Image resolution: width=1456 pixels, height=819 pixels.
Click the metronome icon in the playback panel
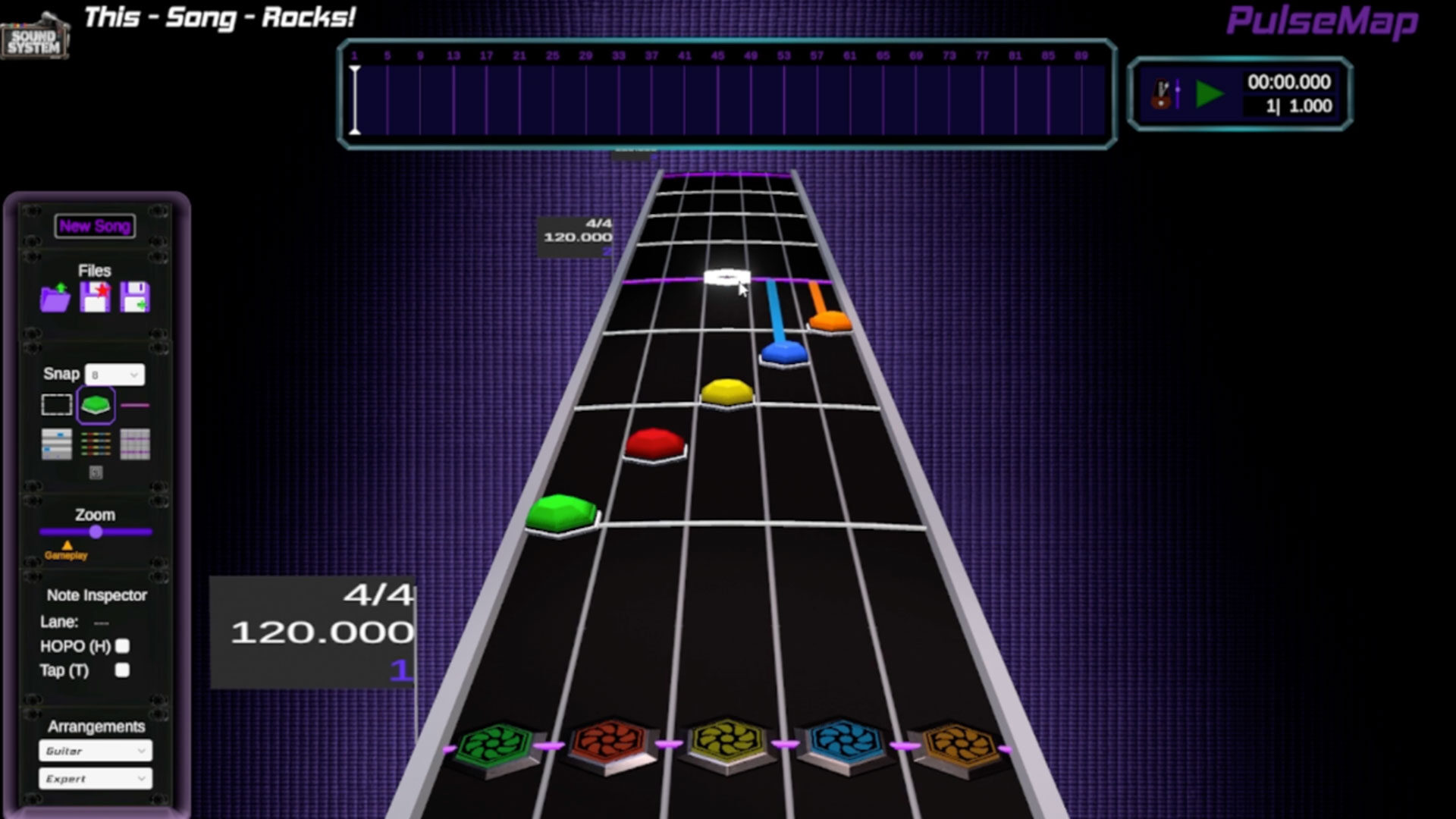point(1161,93)
